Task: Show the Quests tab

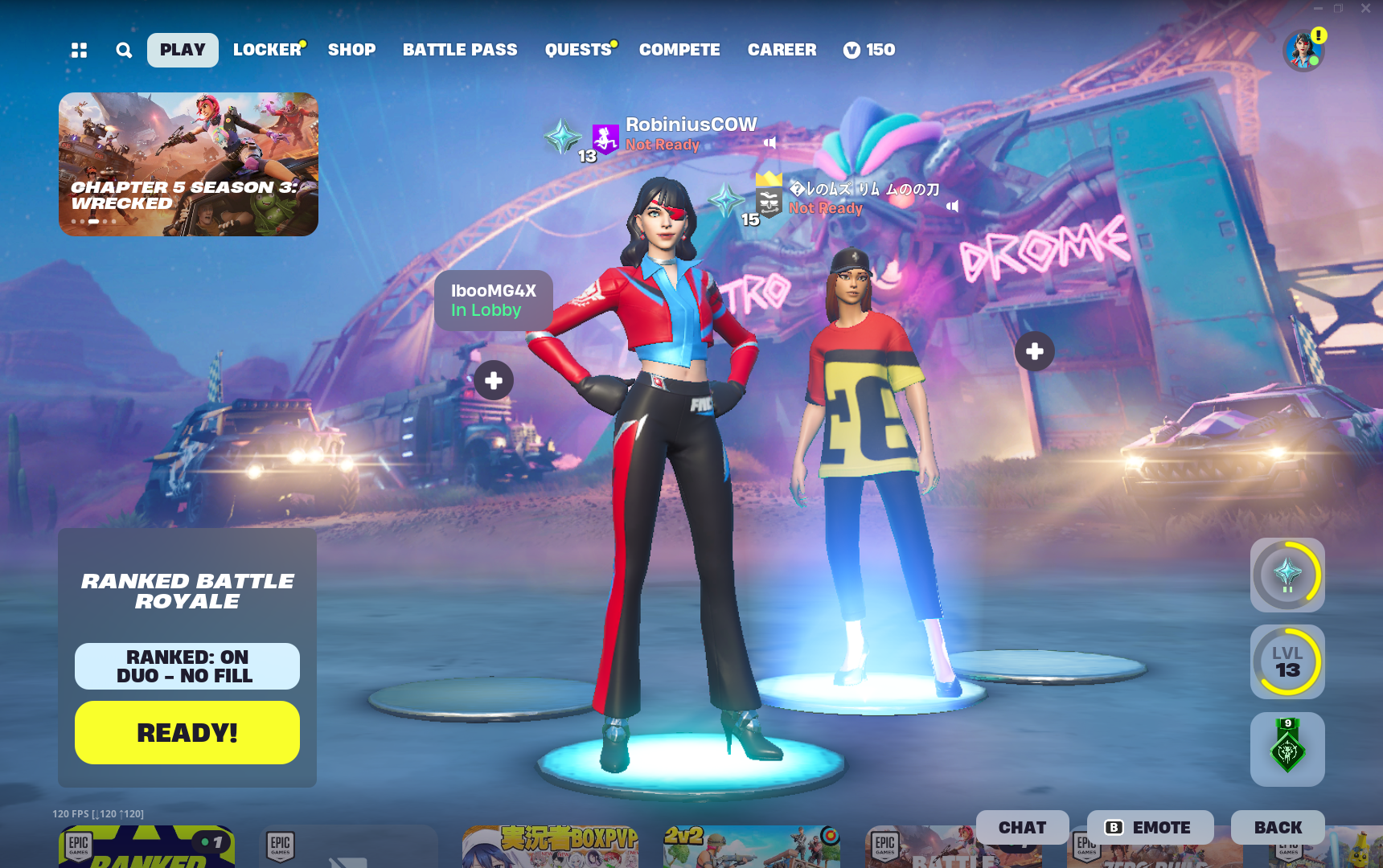Action: [x=578, y=50]
